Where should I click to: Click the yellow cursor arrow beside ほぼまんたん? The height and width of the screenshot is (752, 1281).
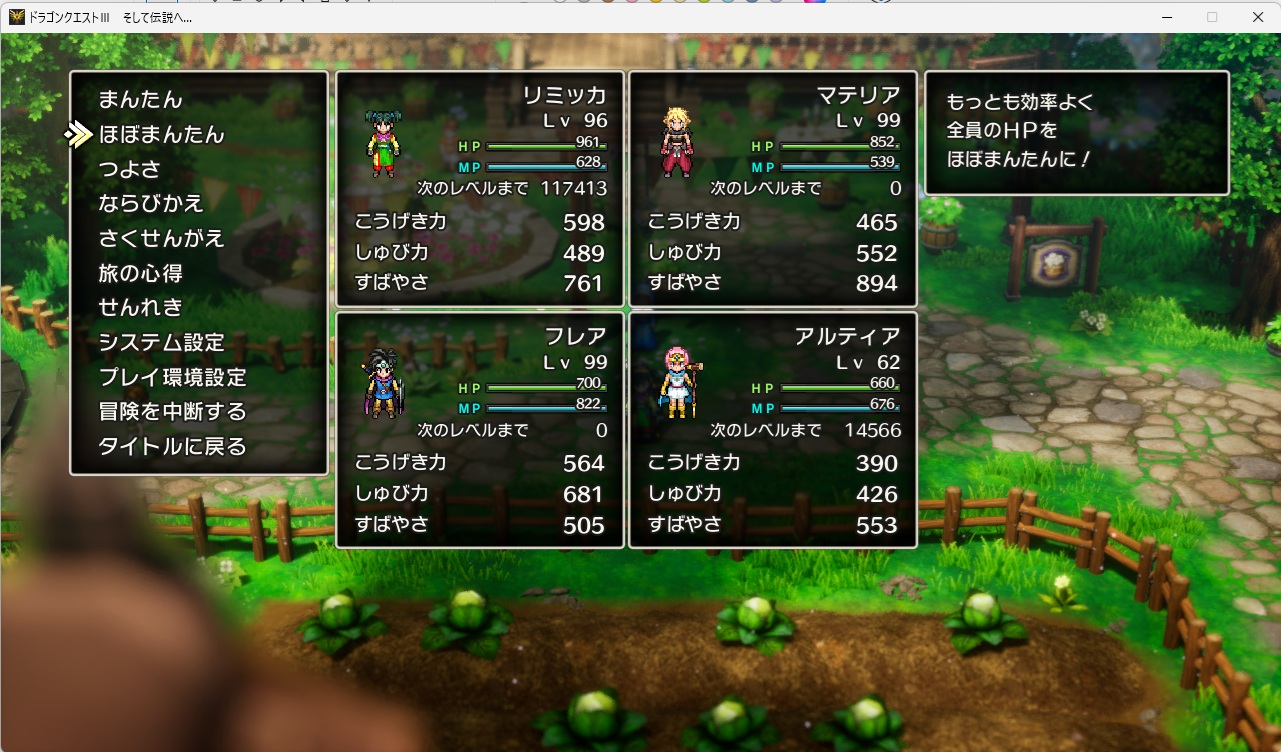79,133
